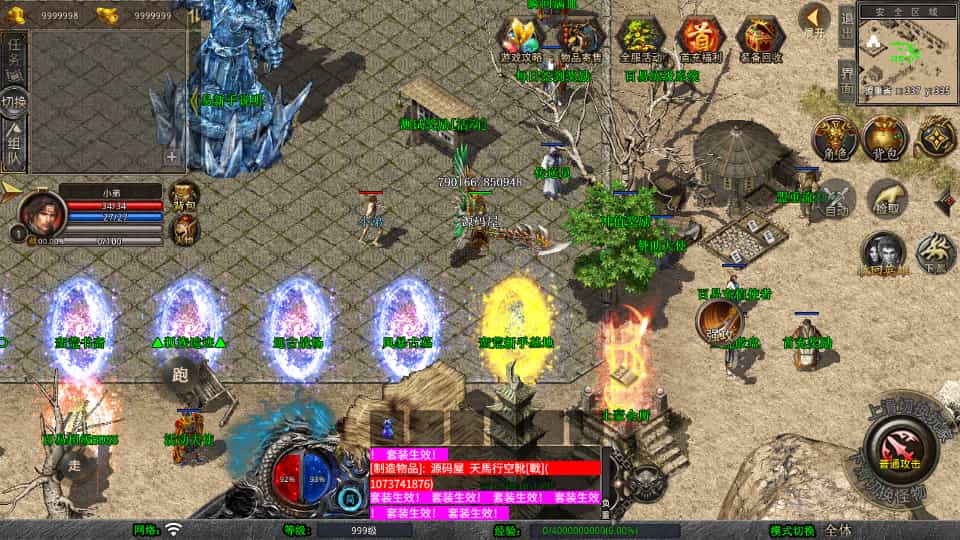Image resolution: width=960 pixels, height=540 pixels.
Task: Click the round 切换 switch button
Action: click(14, 100)
